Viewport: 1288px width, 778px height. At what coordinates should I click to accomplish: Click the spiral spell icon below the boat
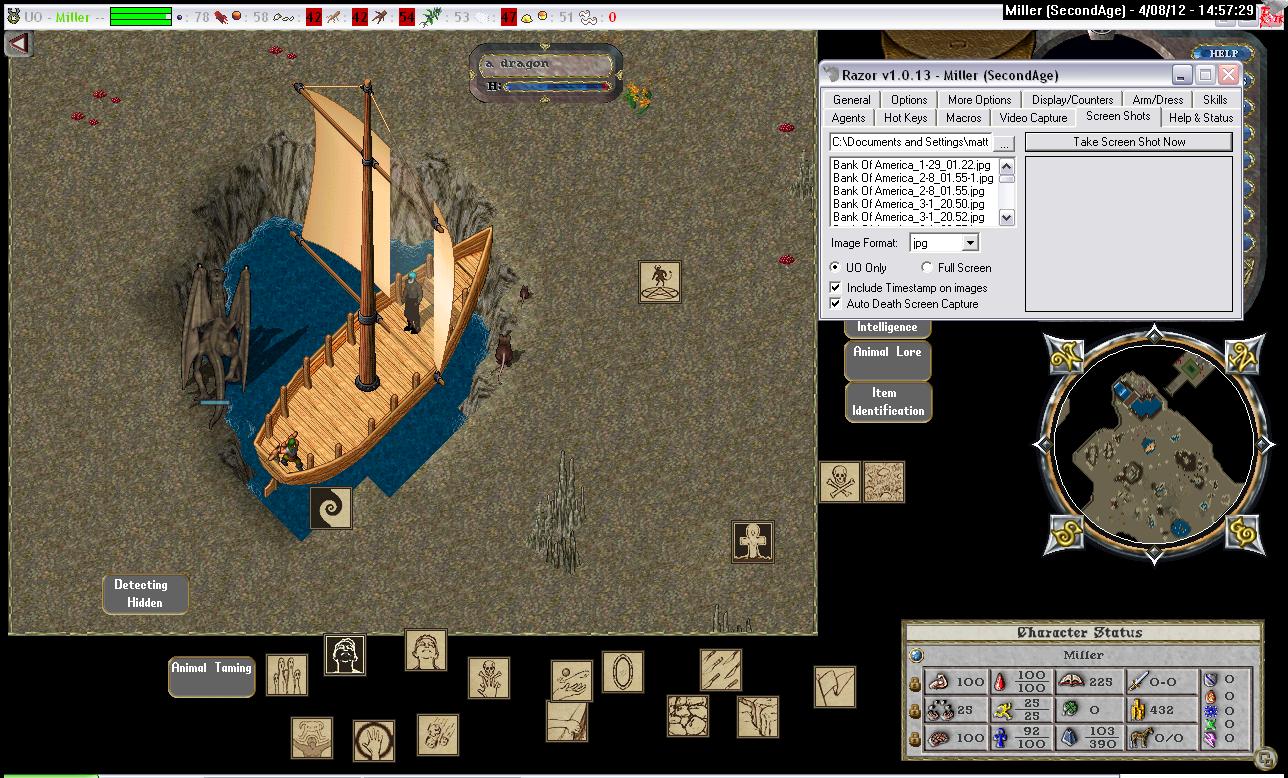pos(330,508)
